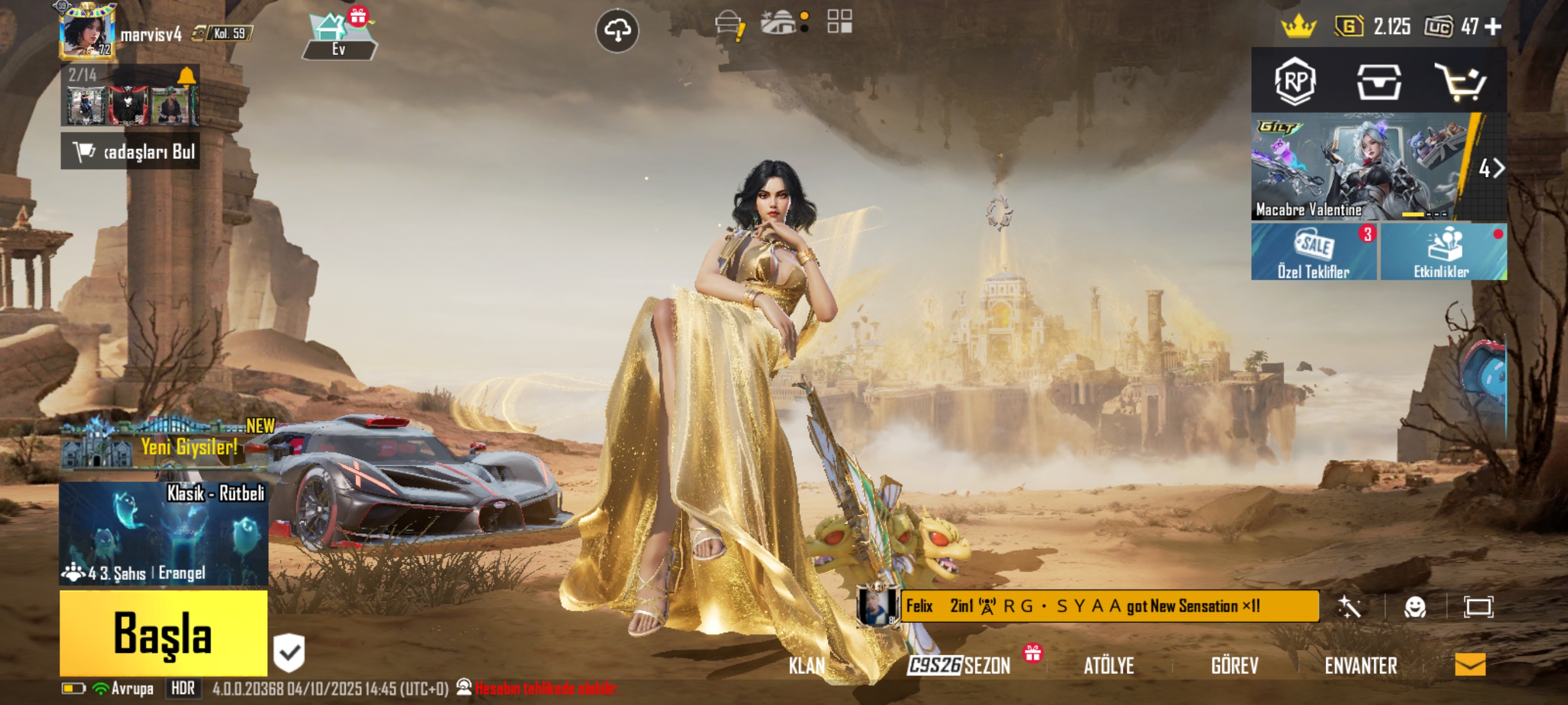Go to ATÖLYE workshop
The width and height of the screenshot is (1568, 705).
[1108, 666]
